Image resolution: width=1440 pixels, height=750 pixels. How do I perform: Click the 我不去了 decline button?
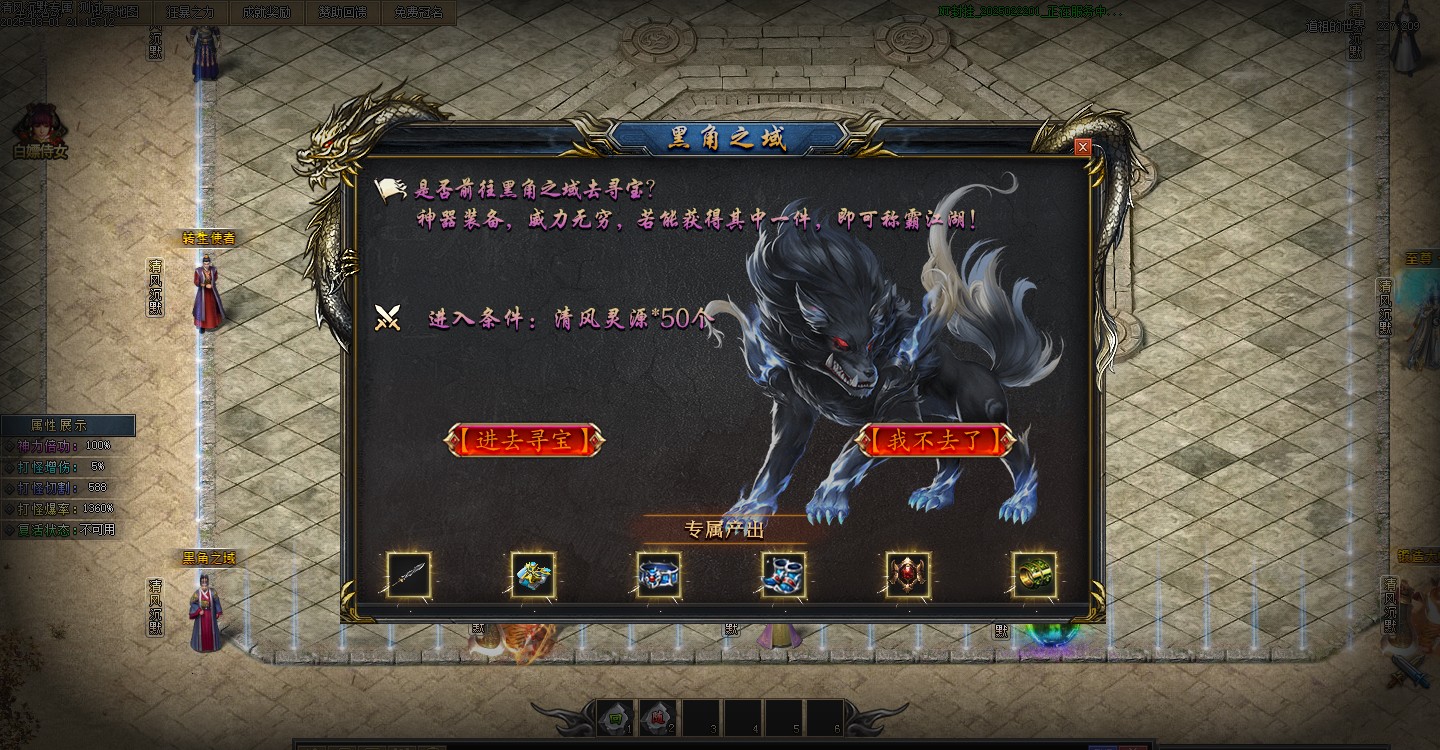click(936, 441)
